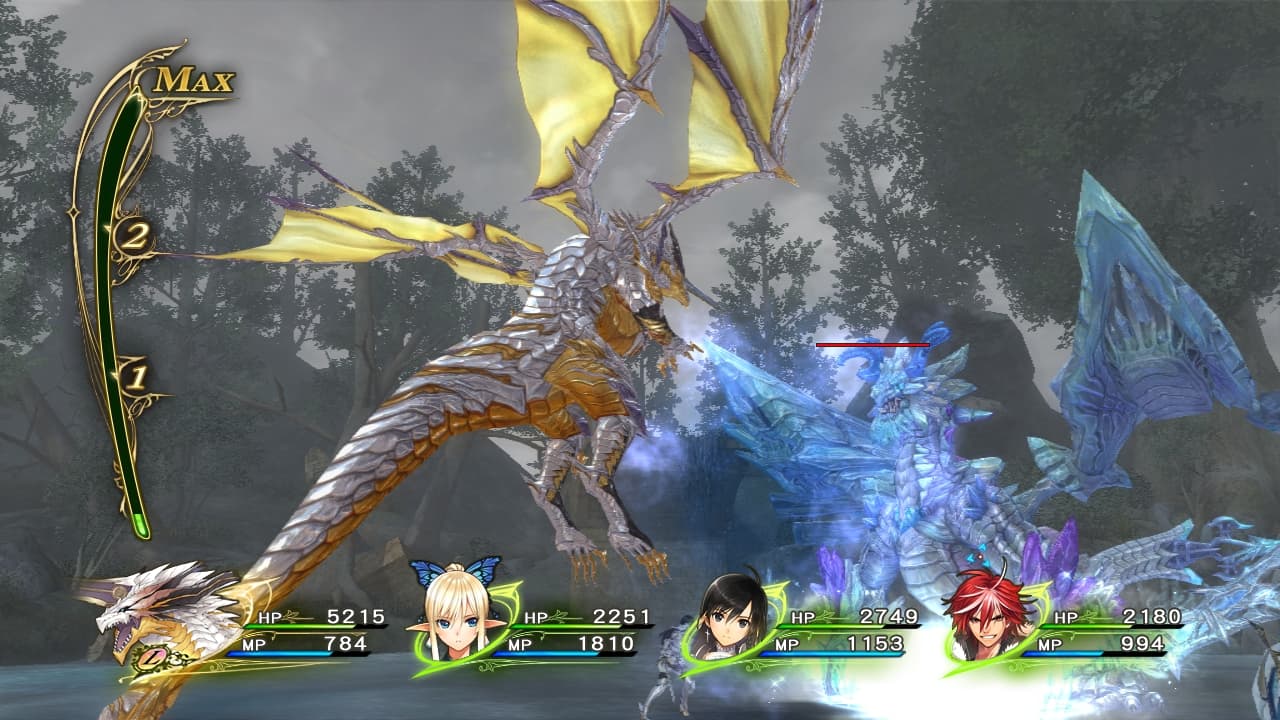The height and width of the screenshot is (720, 1280).
Task: Select the black-haired character portrait
Action: (727, 620)
